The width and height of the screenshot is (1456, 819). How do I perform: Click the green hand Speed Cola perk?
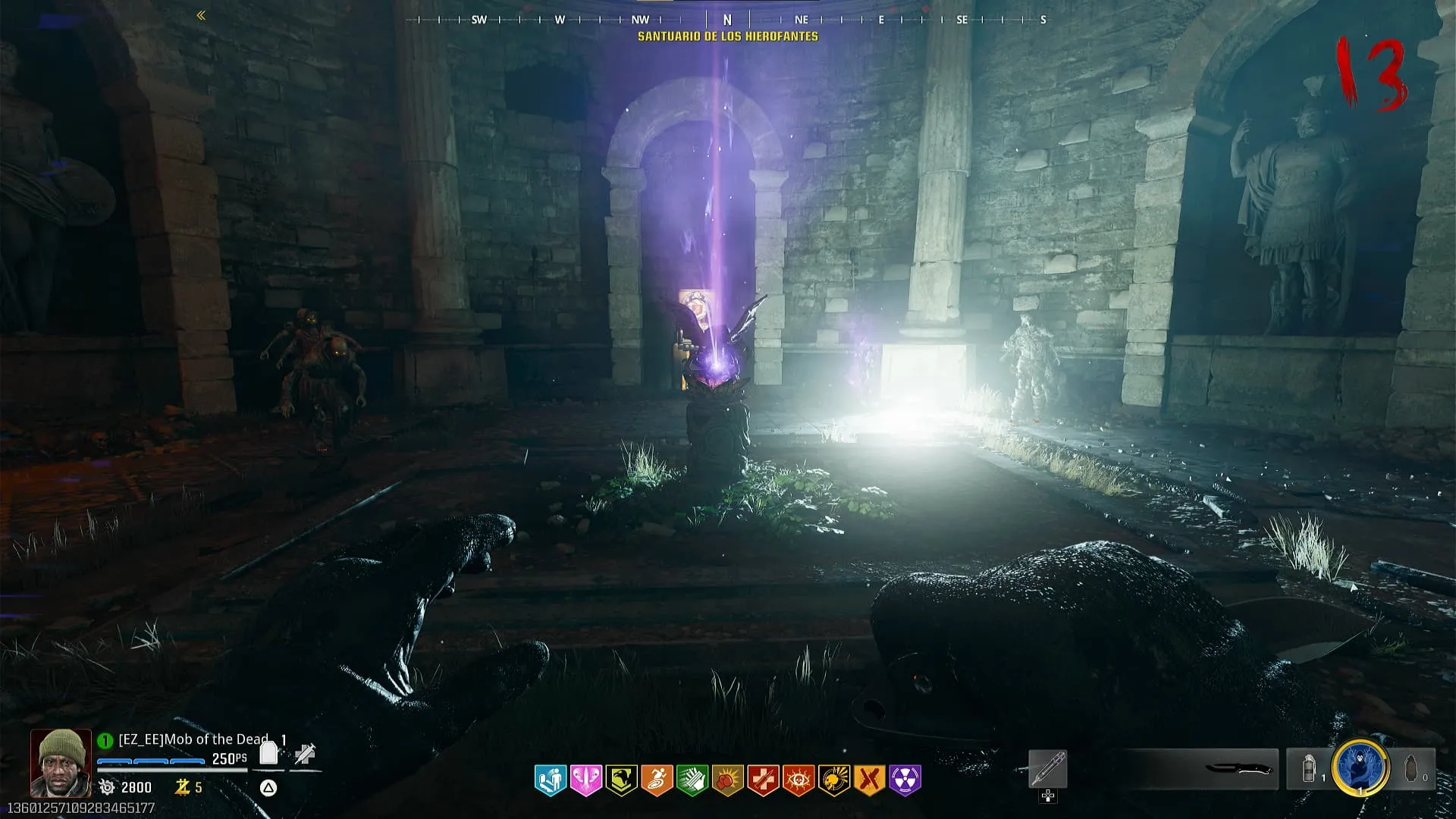tap(692, 780)
